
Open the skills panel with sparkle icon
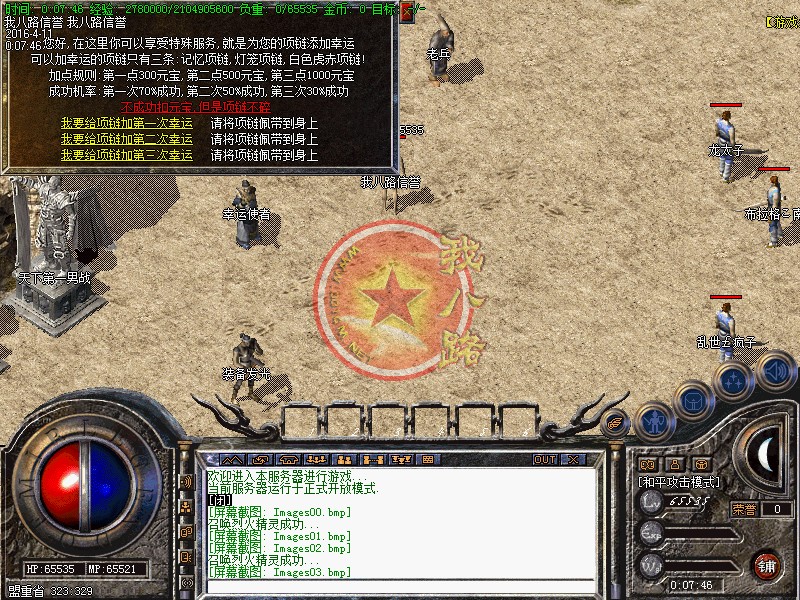click(x=733, y=381)
